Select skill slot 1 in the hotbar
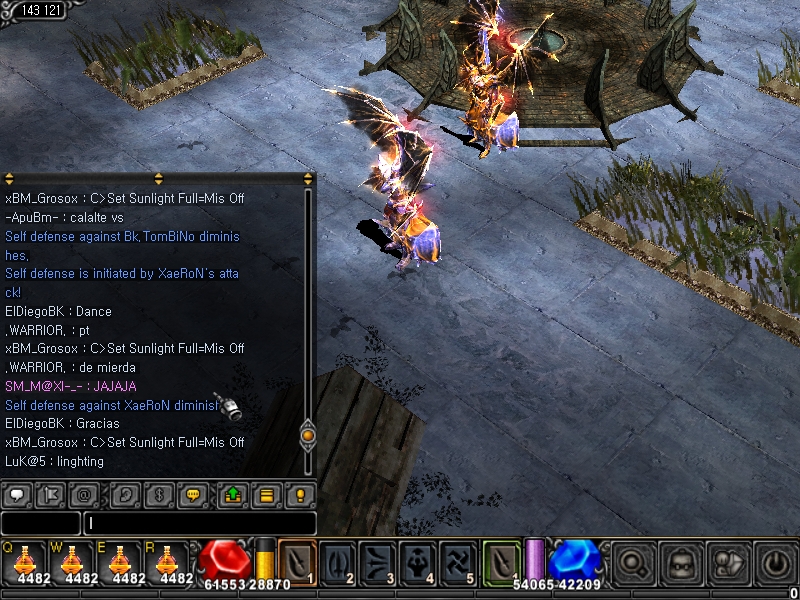Screen dimensions: 800x600 (297, 561)
